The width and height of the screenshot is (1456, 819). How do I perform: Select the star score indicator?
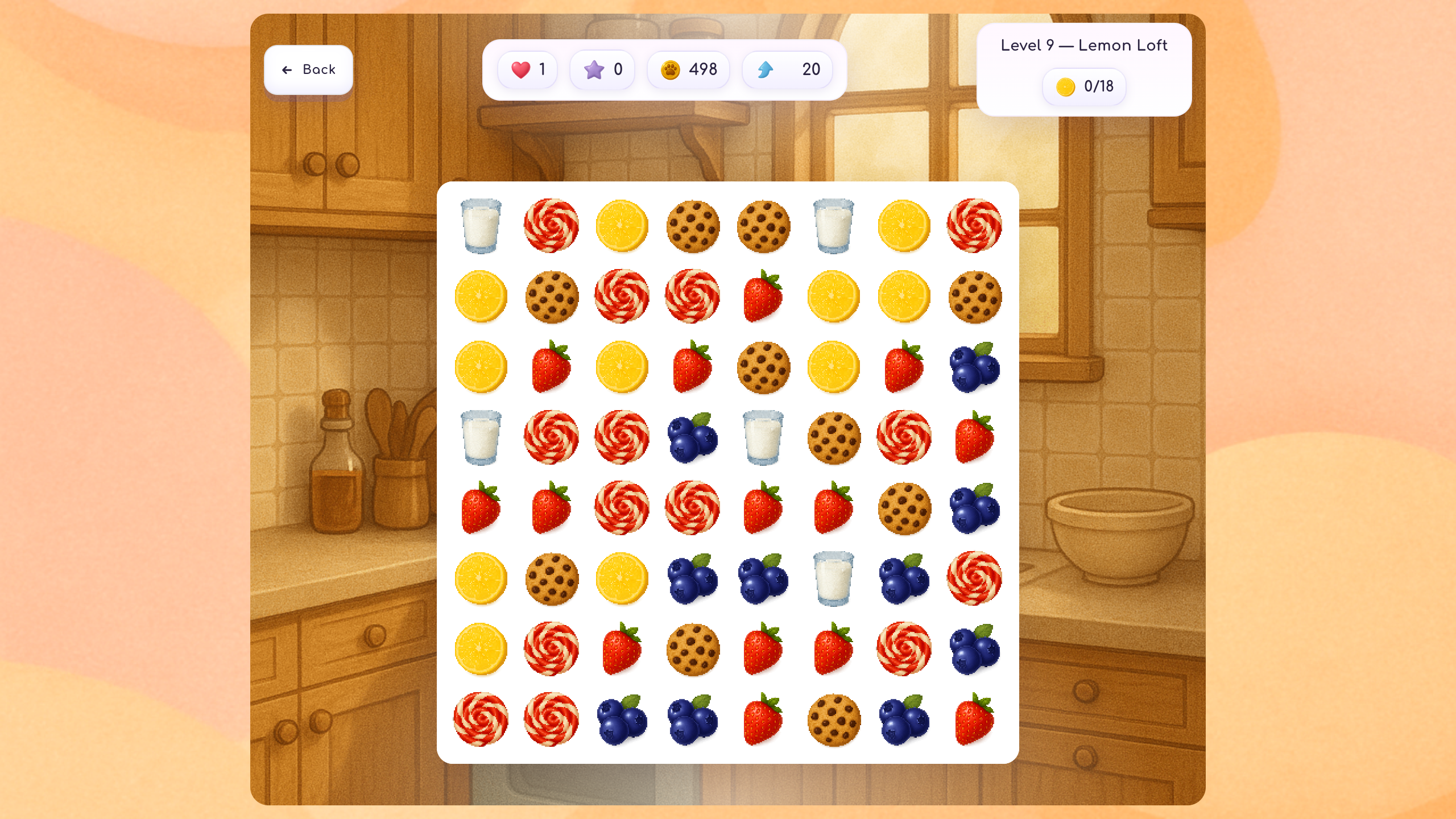pos(602,69)
